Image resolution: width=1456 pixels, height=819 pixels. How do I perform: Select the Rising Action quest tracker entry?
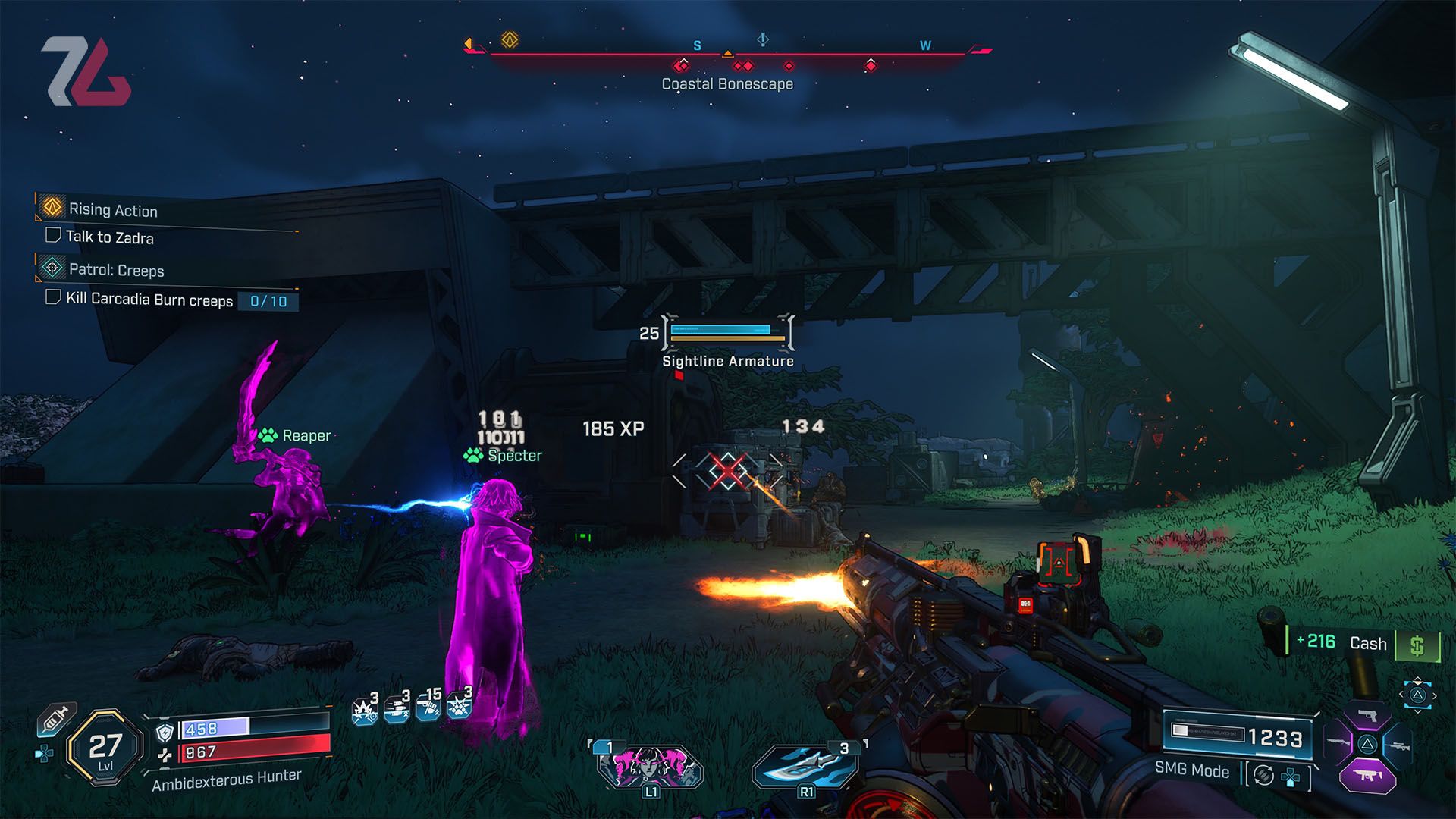point(112,209)
